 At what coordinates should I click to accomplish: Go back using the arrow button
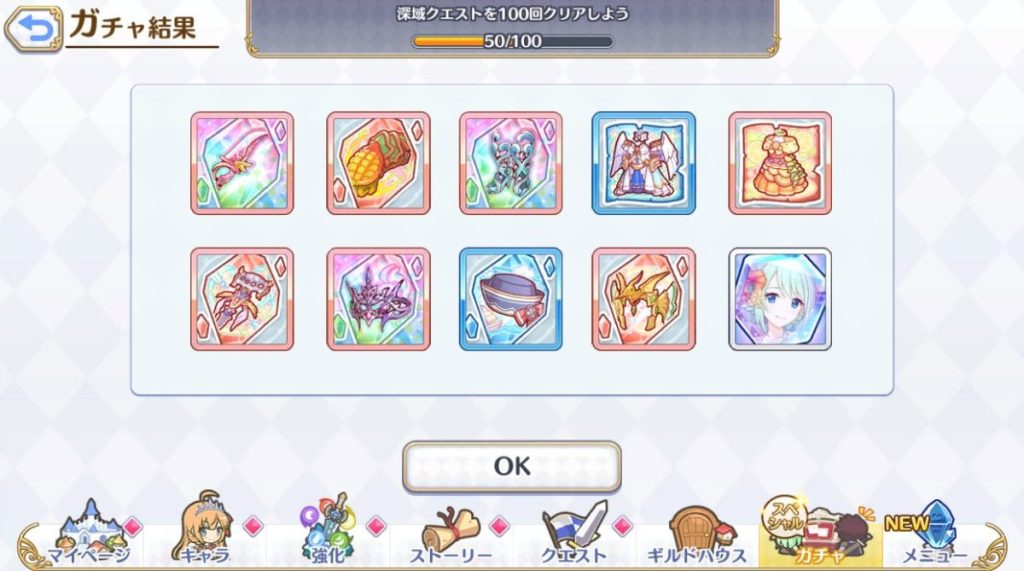[x=33, y=29]
